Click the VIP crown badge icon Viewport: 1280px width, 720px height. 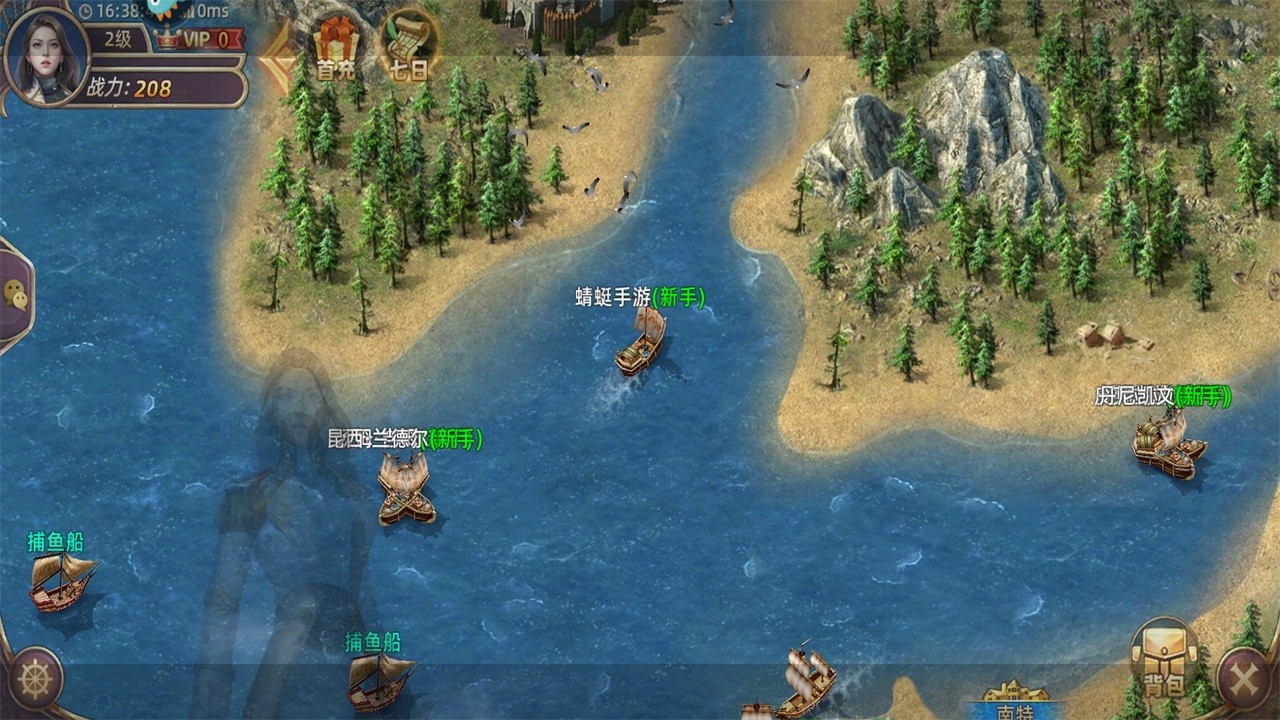pos(165,38)
